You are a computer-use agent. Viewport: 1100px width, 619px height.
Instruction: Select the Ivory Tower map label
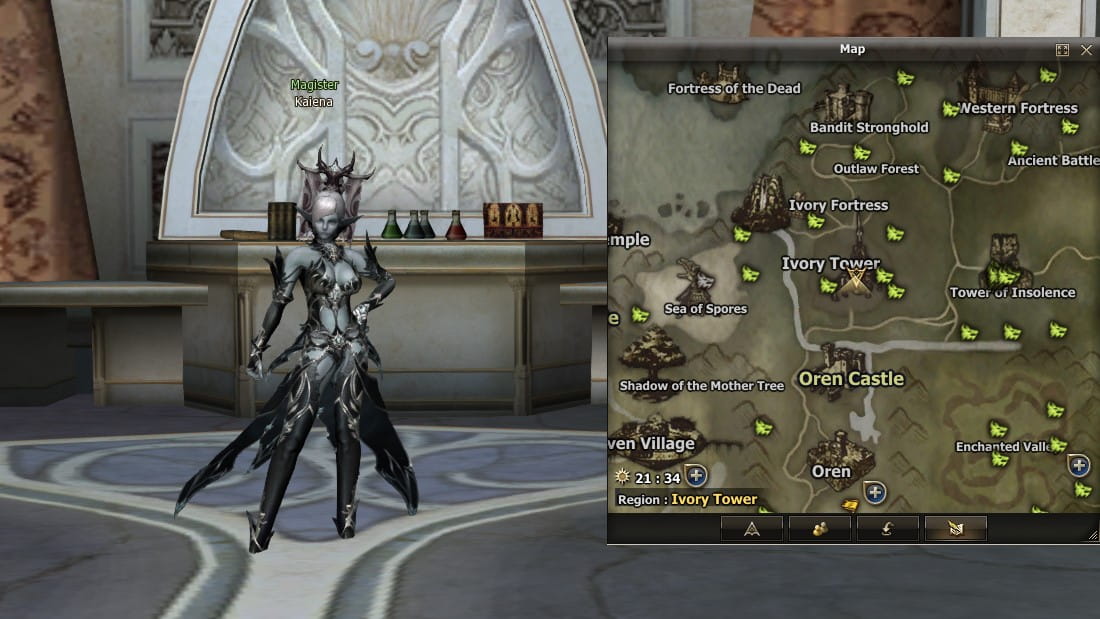click(830, 264)
